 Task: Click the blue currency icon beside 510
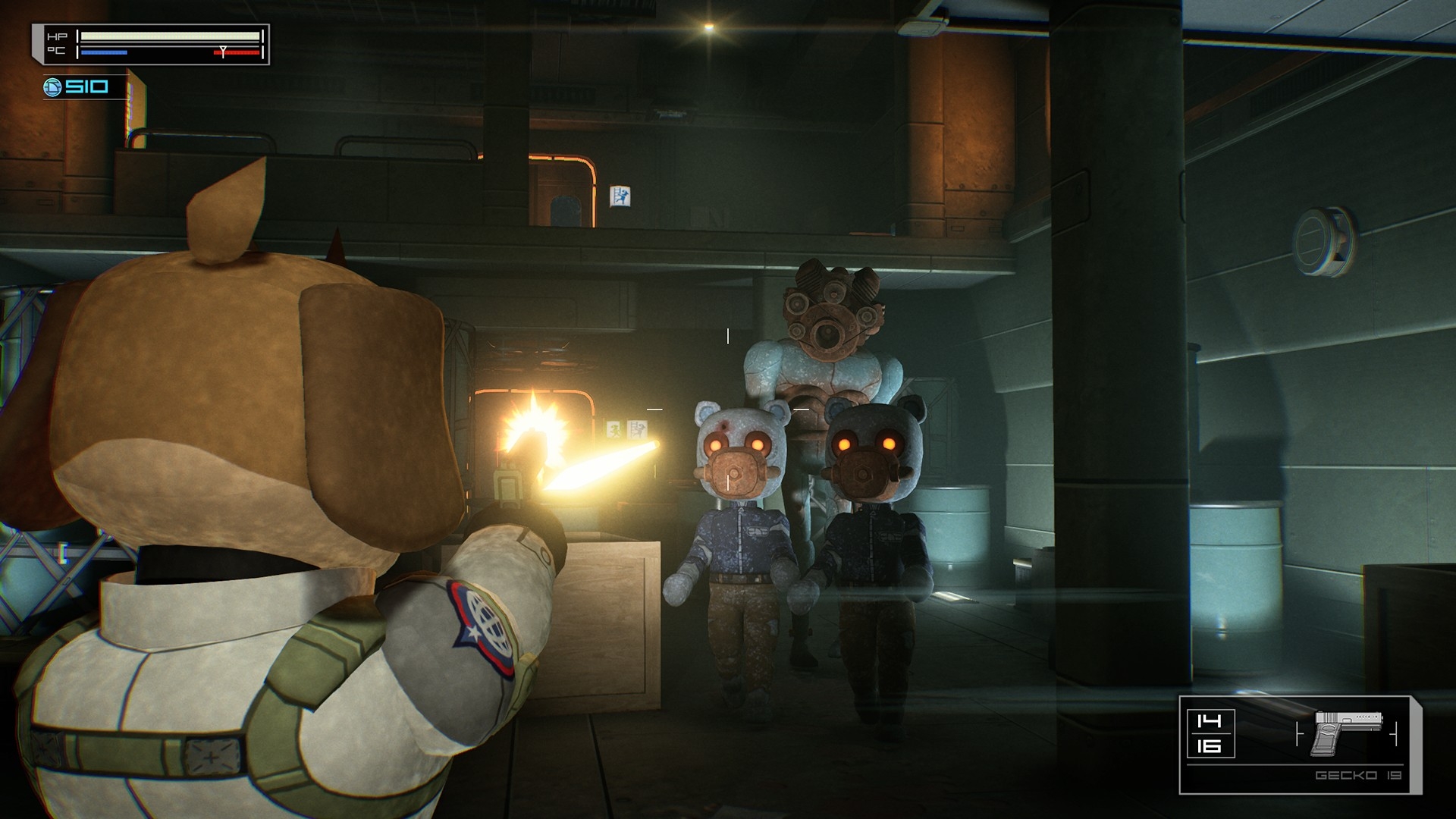tap(52, 87)
